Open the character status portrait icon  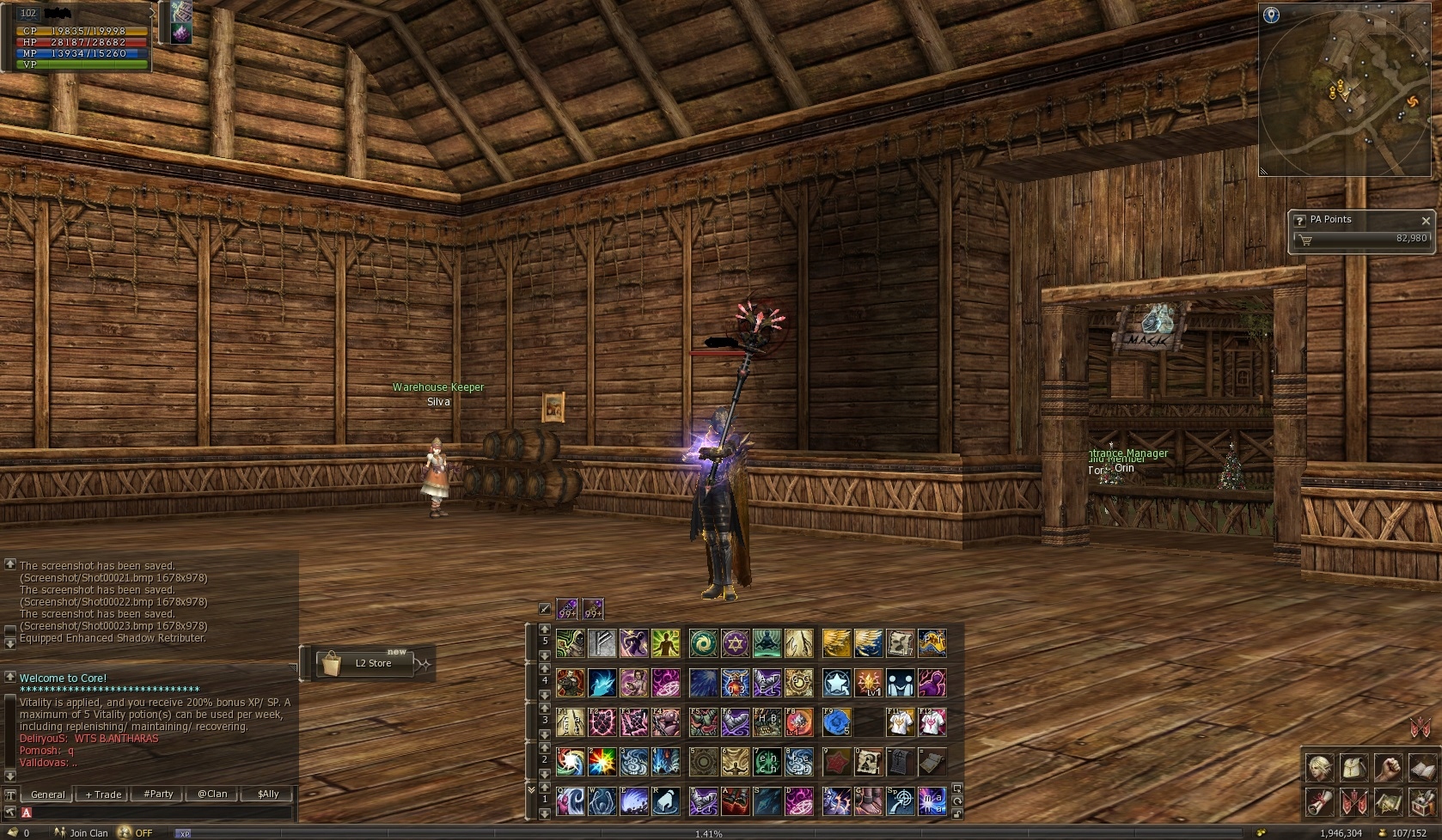tap(1319, 768)
